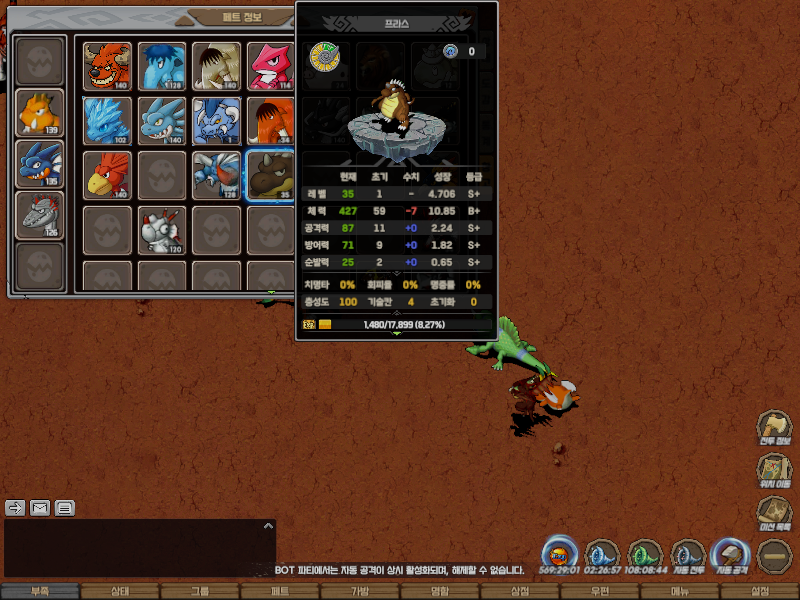Open the 상점 (shop) menu
This screenshot has width=800, height=600.
click(519, 591)
